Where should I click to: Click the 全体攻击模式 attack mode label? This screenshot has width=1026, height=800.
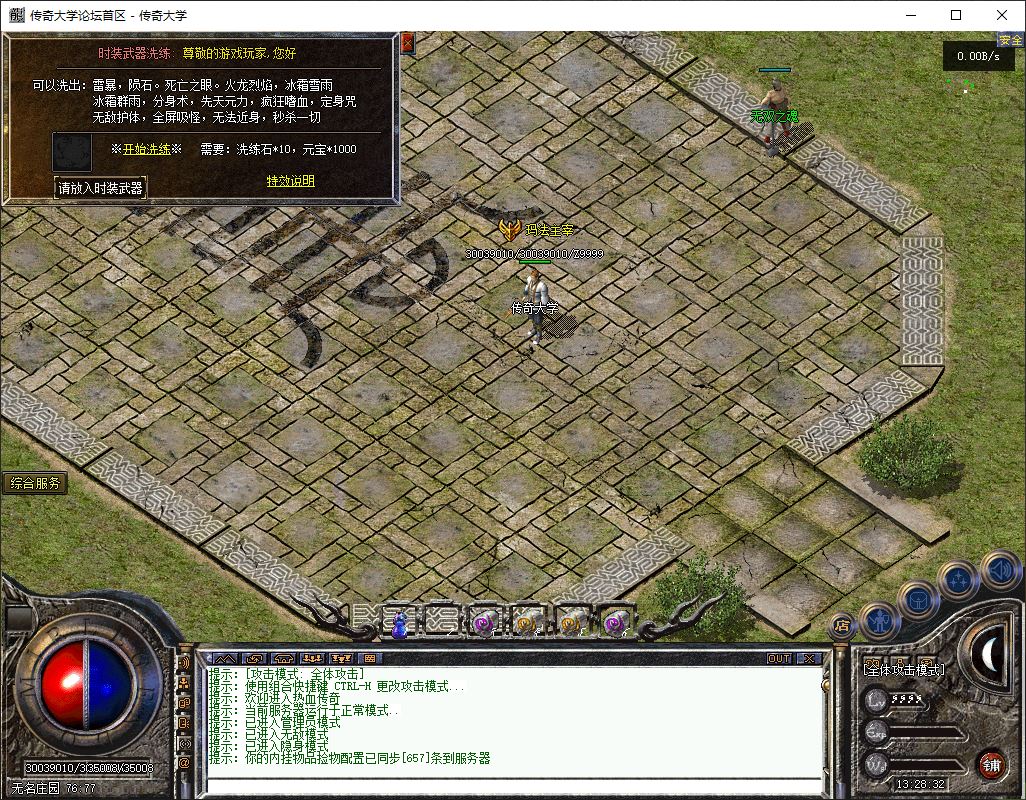click(x=904, y=669)
